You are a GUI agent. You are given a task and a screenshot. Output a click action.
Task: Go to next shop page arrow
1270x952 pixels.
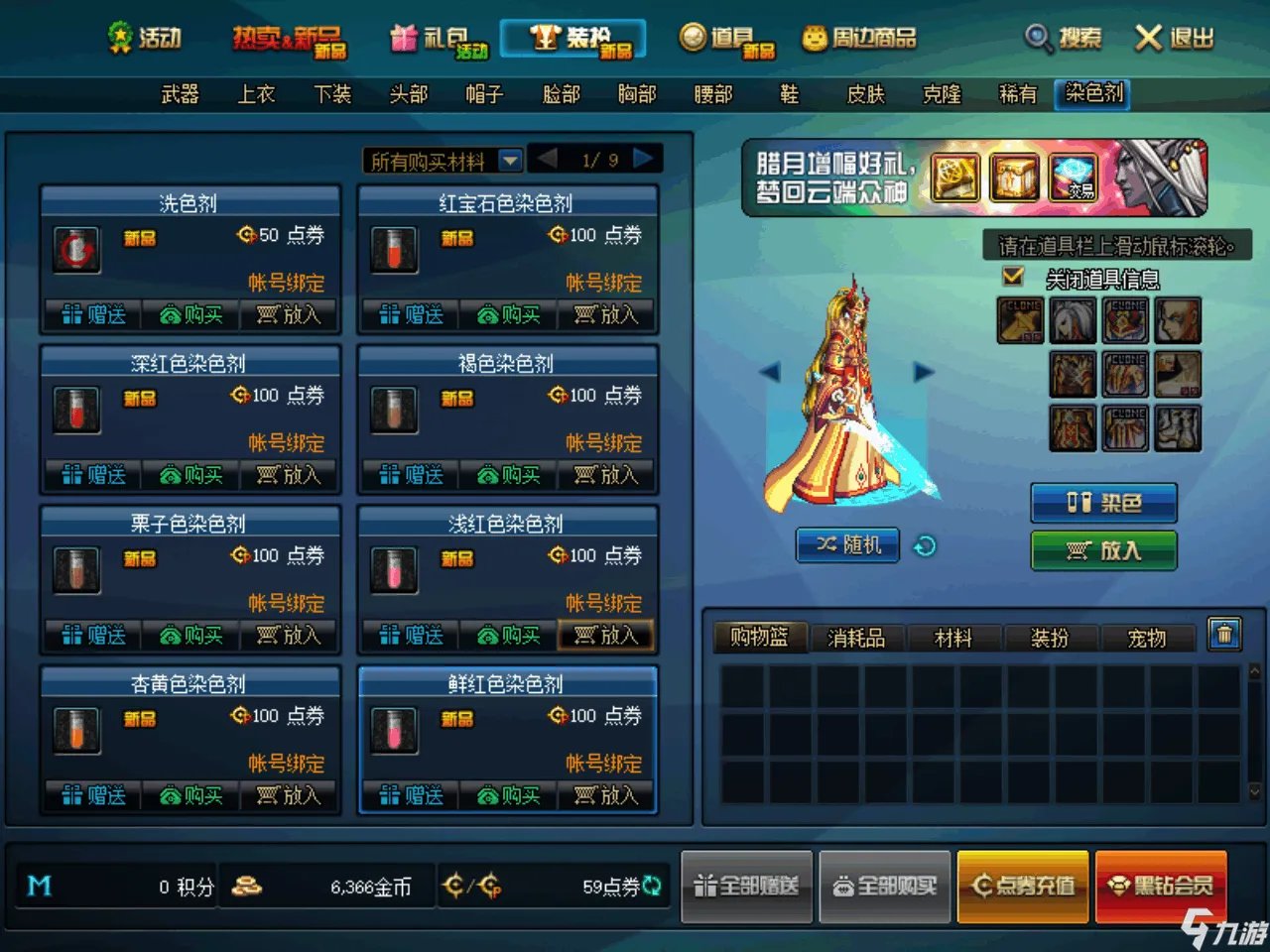[x=643, y=159]
